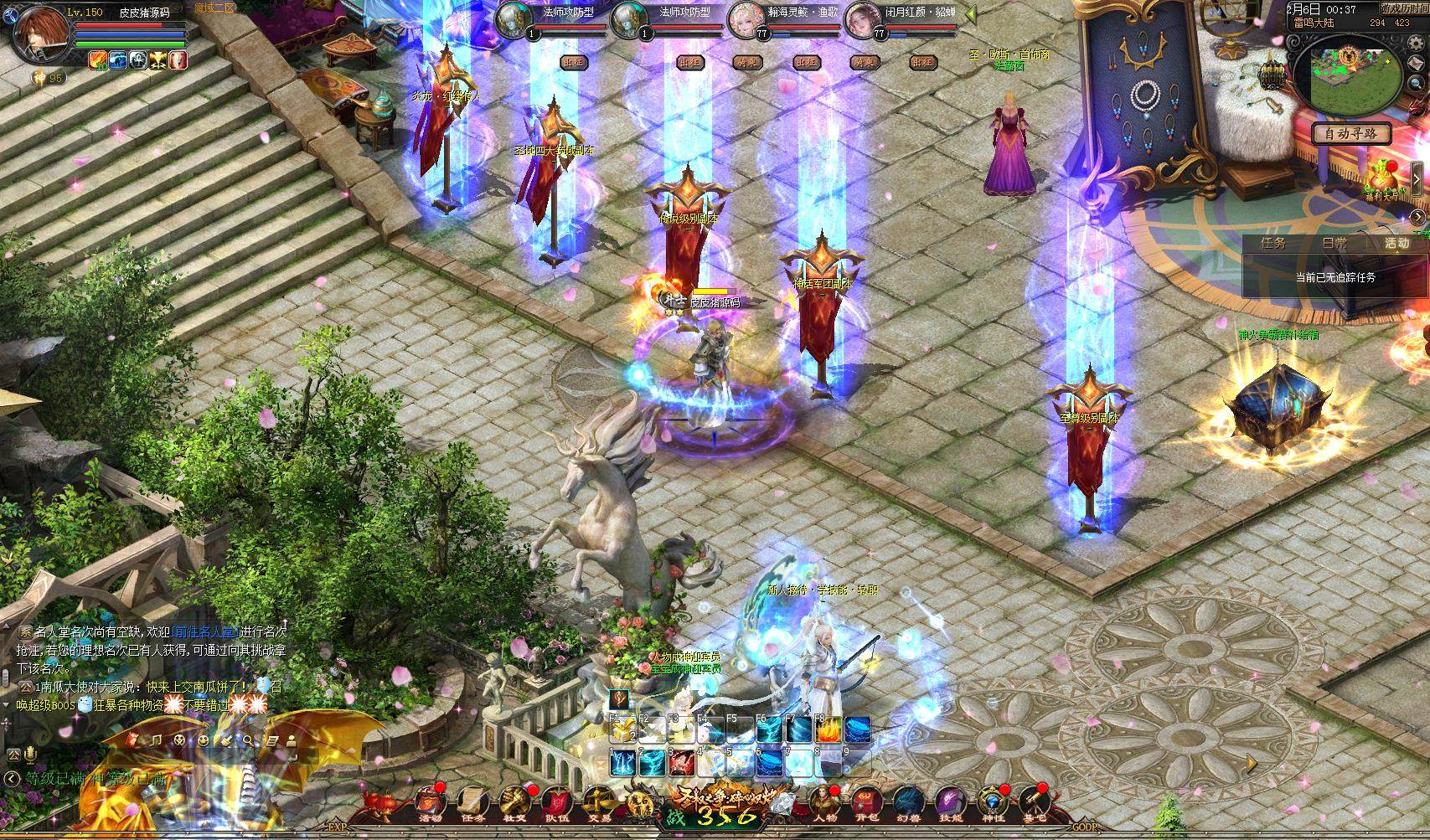1430x840 pixels.
Task: Collapse the party frames with the green arrow
Action: pos(969,14)
